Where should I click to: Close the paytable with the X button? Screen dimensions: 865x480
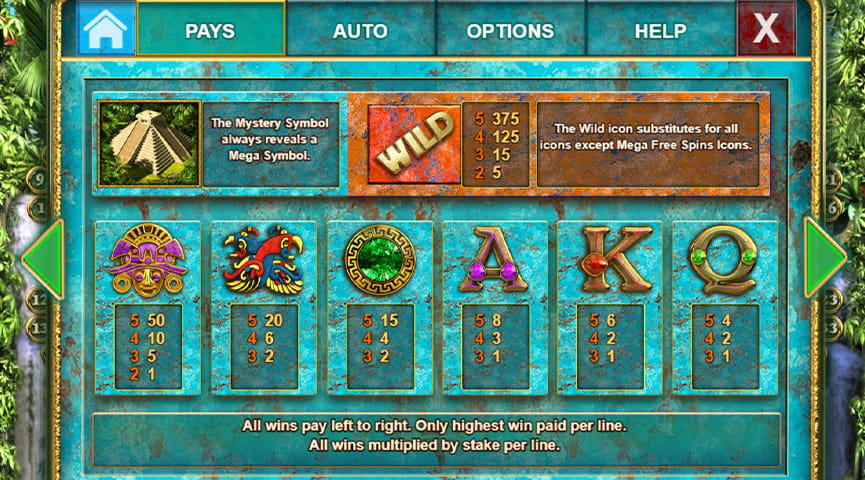[x=765, y=29]
